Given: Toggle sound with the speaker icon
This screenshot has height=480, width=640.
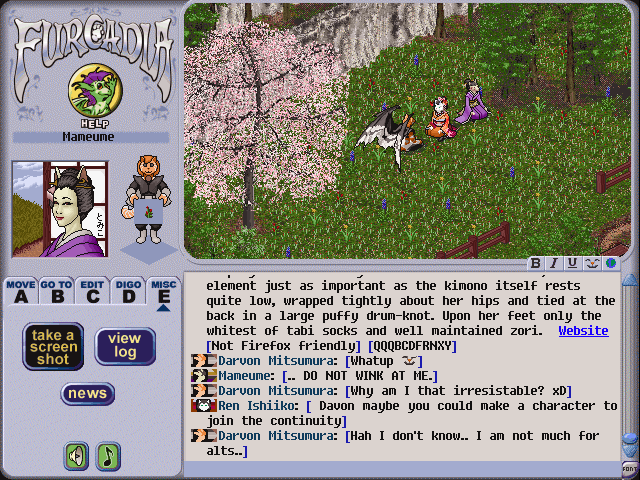Looking at the screenshot, I should click(76, 456).
